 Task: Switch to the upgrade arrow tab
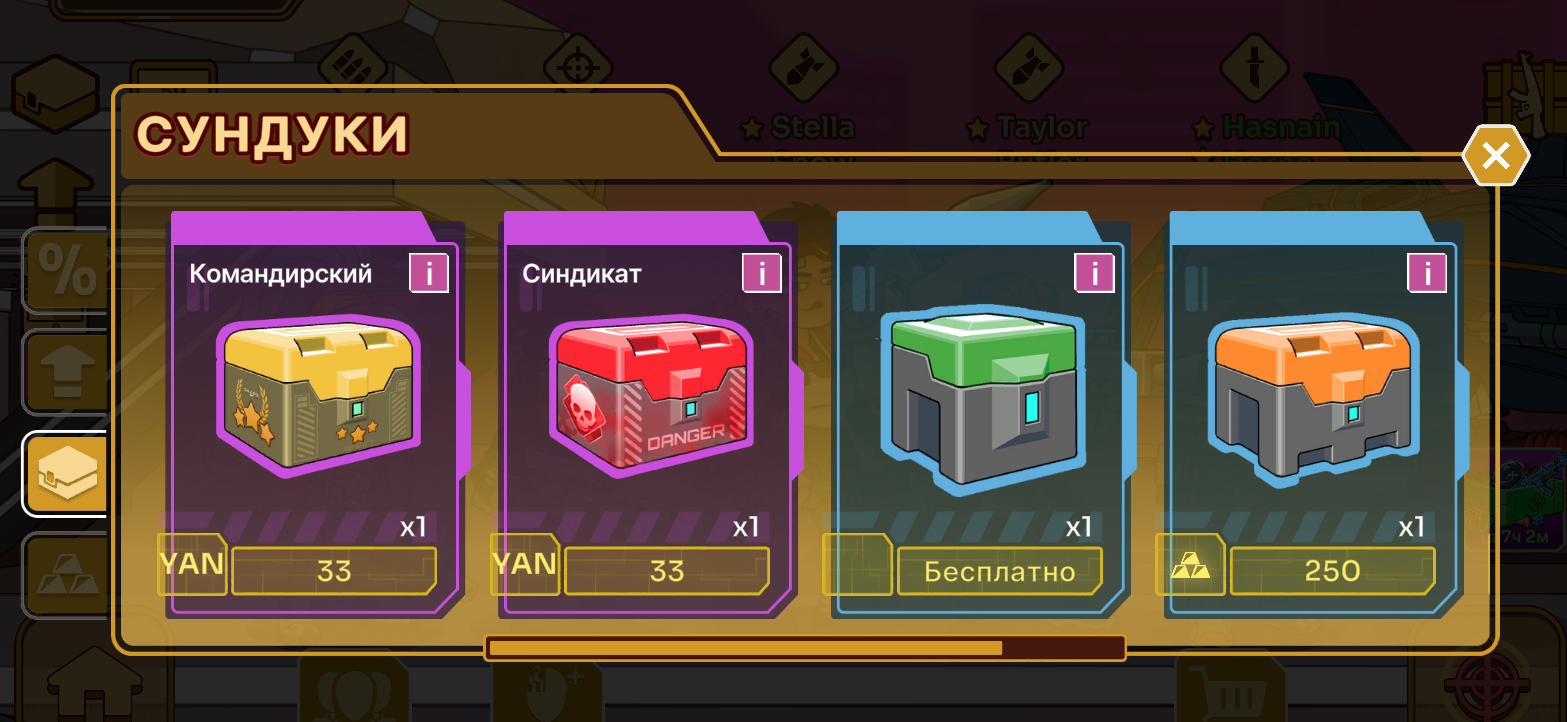click(66, 372)
